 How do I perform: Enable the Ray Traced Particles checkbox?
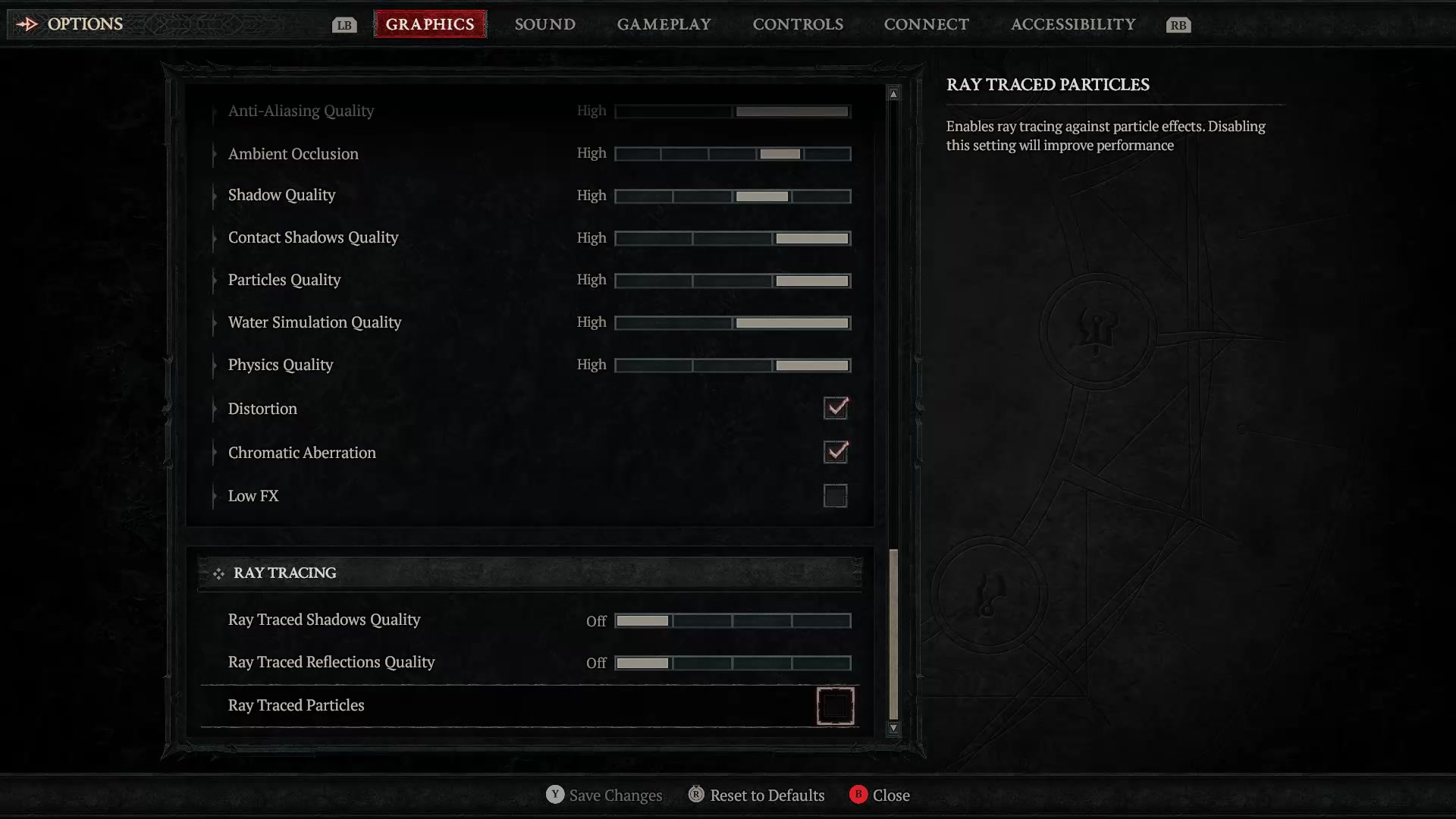[x=835, y=706]
